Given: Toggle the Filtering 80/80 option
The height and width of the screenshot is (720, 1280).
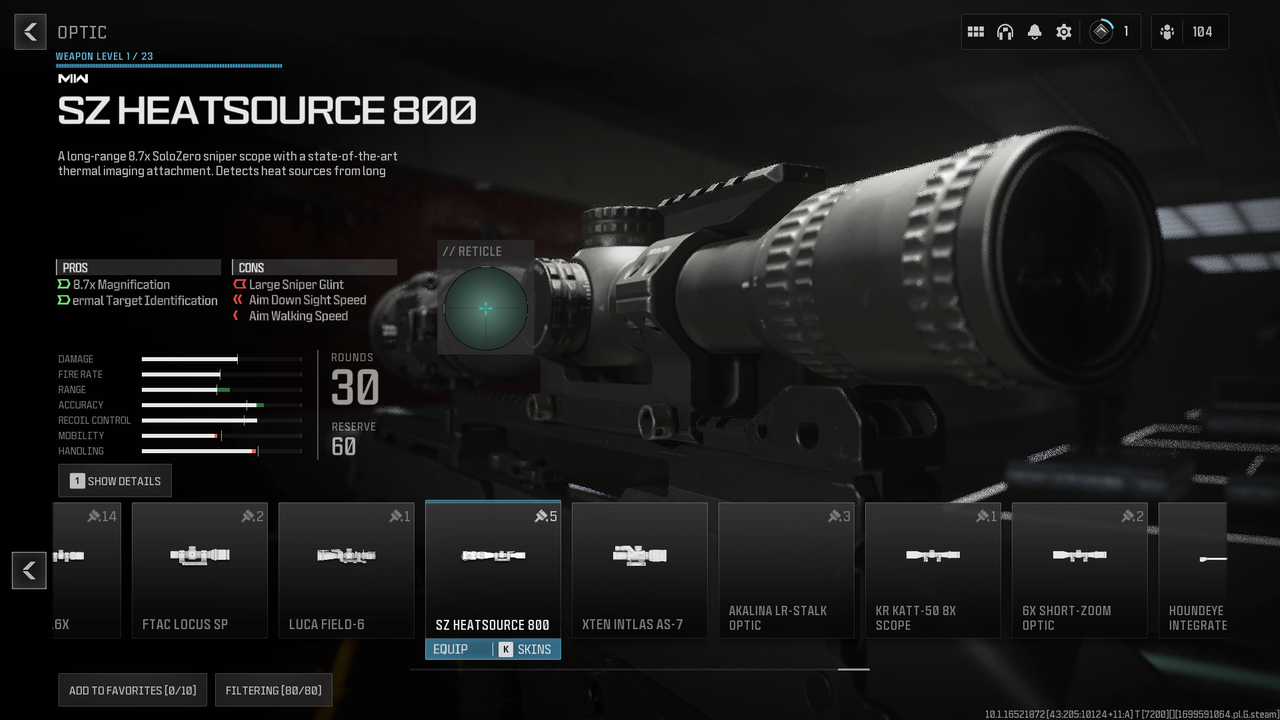Looking at the screenshot, I should [273, 689].
